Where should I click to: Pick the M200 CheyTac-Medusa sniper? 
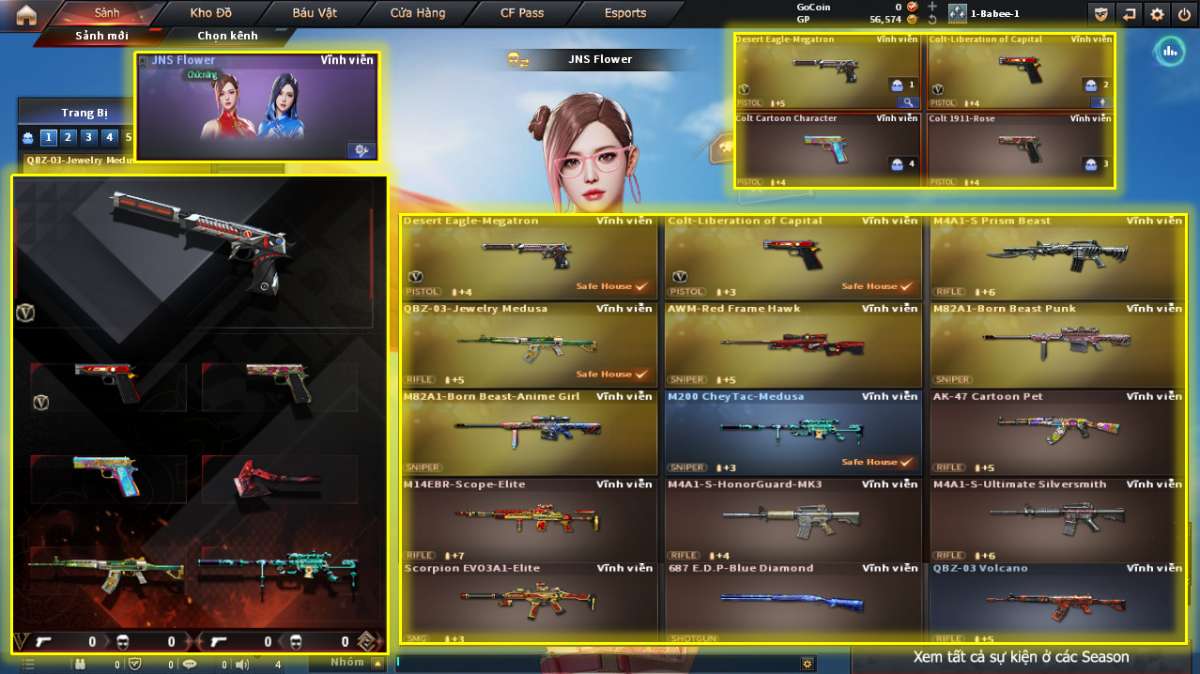(791, 433)
